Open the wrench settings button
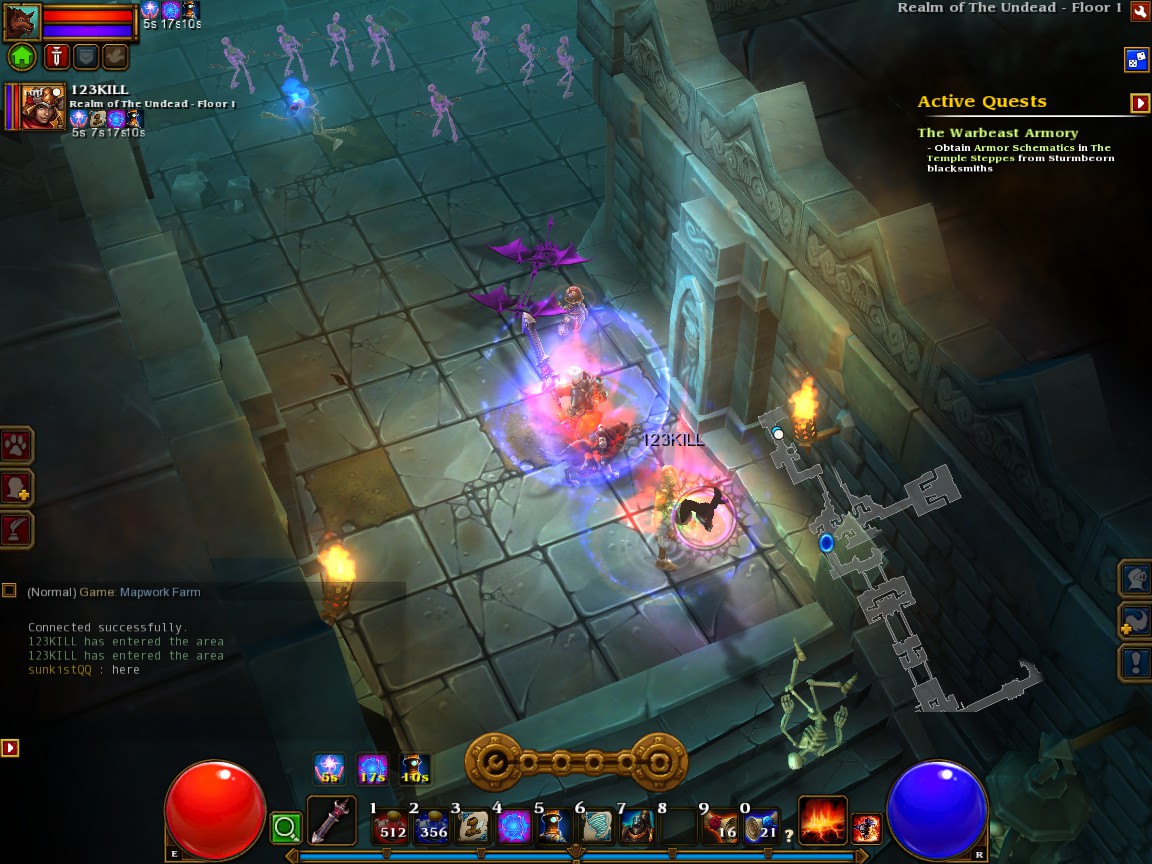This screenshot has width=1152, height=864. [x=1139, y=11]
